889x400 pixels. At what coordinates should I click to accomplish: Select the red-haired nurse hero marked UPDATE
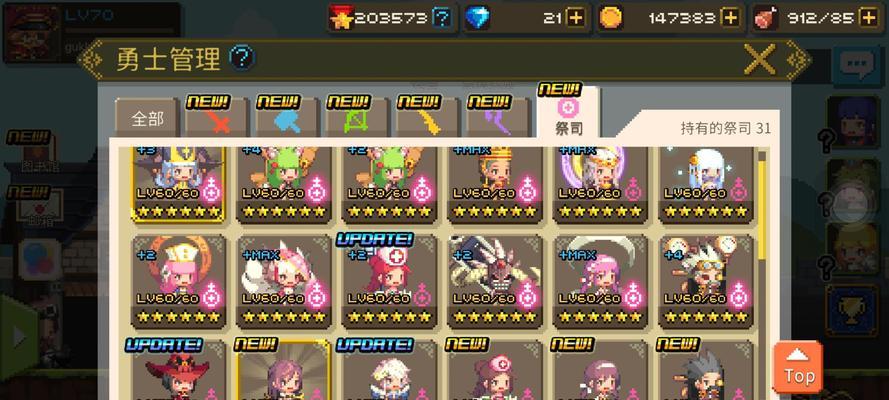pyautogui.click(x=388, y=281)
